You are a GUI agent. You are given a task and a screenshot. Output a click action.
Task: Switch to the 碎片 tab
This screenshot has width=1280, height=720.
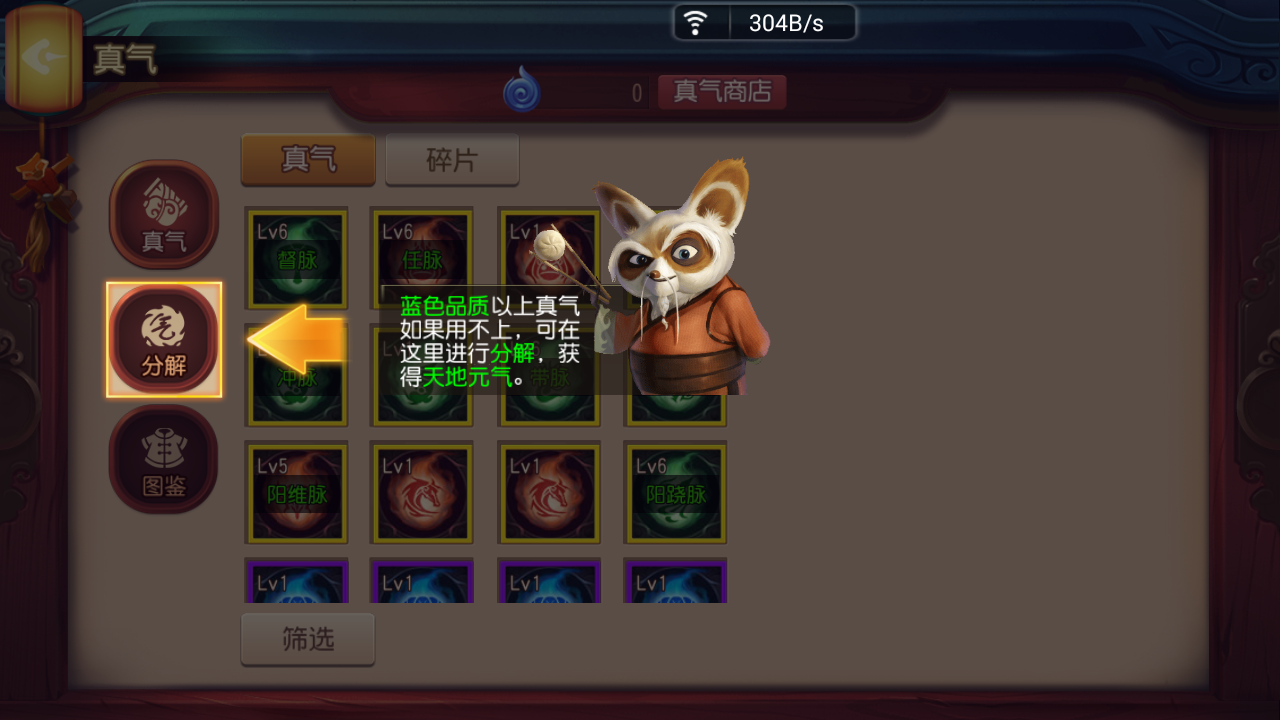pyautogui.click(x=452, y=159)
